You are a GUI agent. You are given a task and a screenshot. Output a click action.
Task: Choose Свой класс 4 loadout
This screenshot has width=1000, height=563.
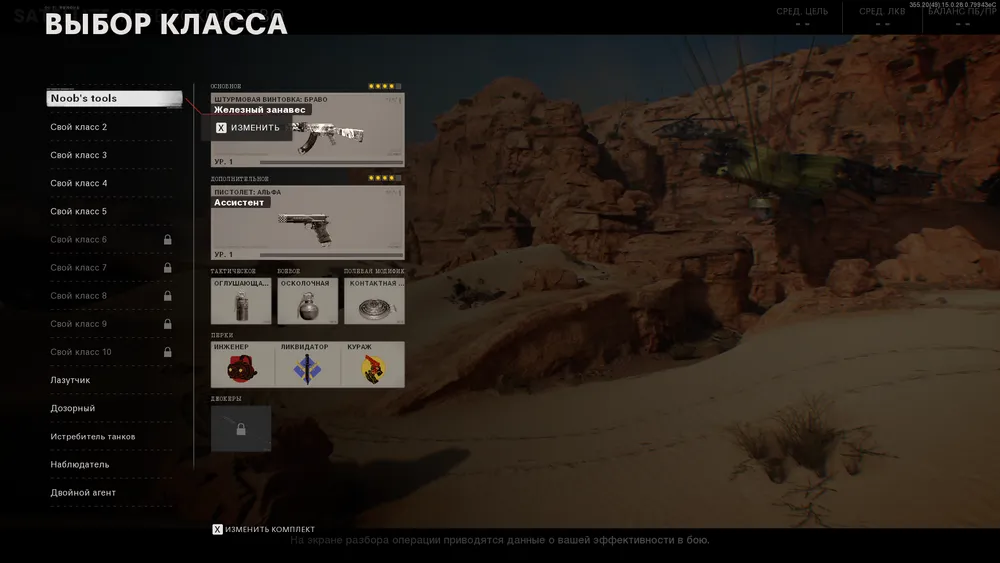tap(112, 183)
